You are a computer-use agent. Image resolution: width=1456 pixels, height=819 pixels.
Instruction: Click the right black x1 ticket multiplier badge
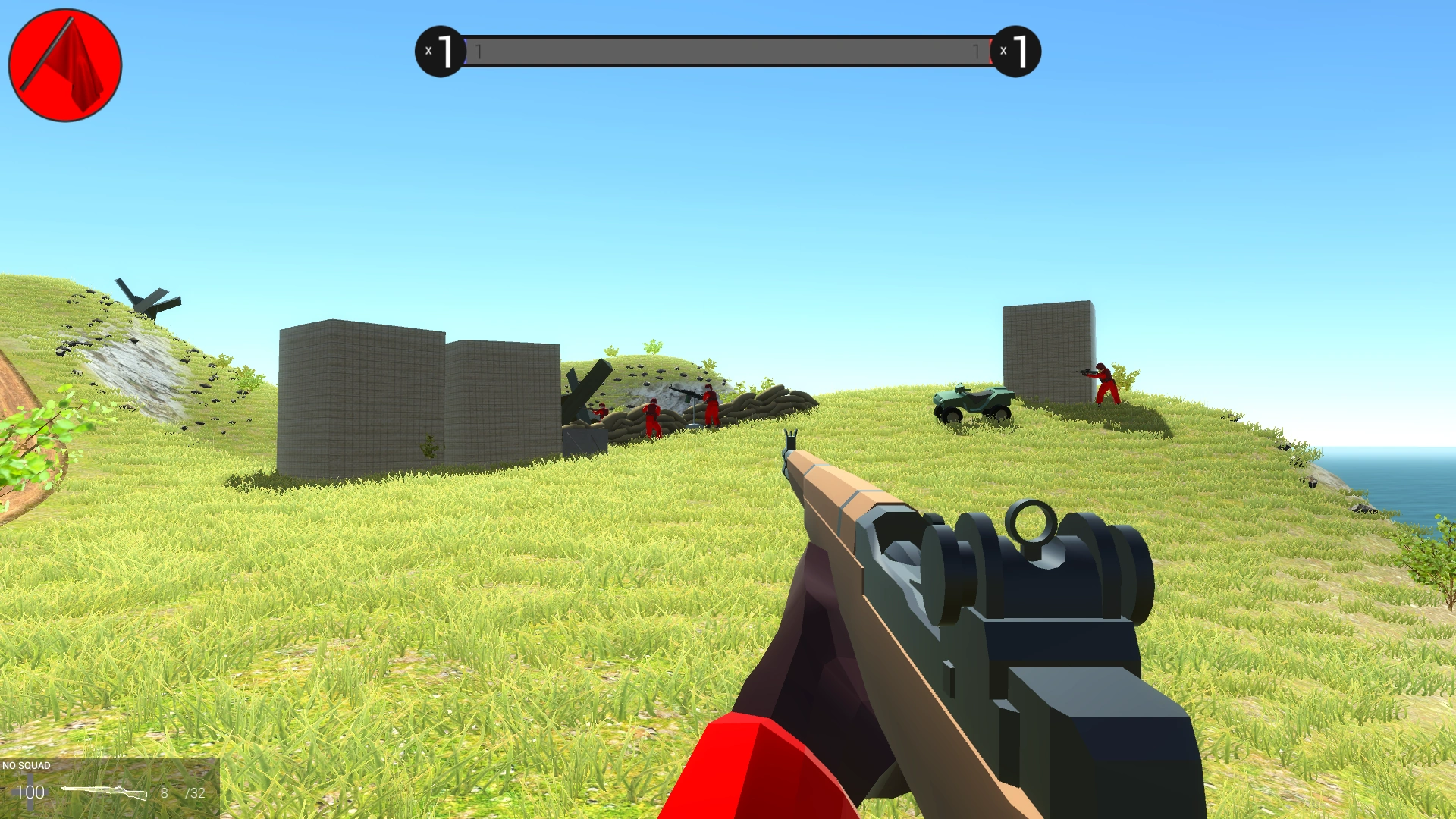(x=1018, y=50)
